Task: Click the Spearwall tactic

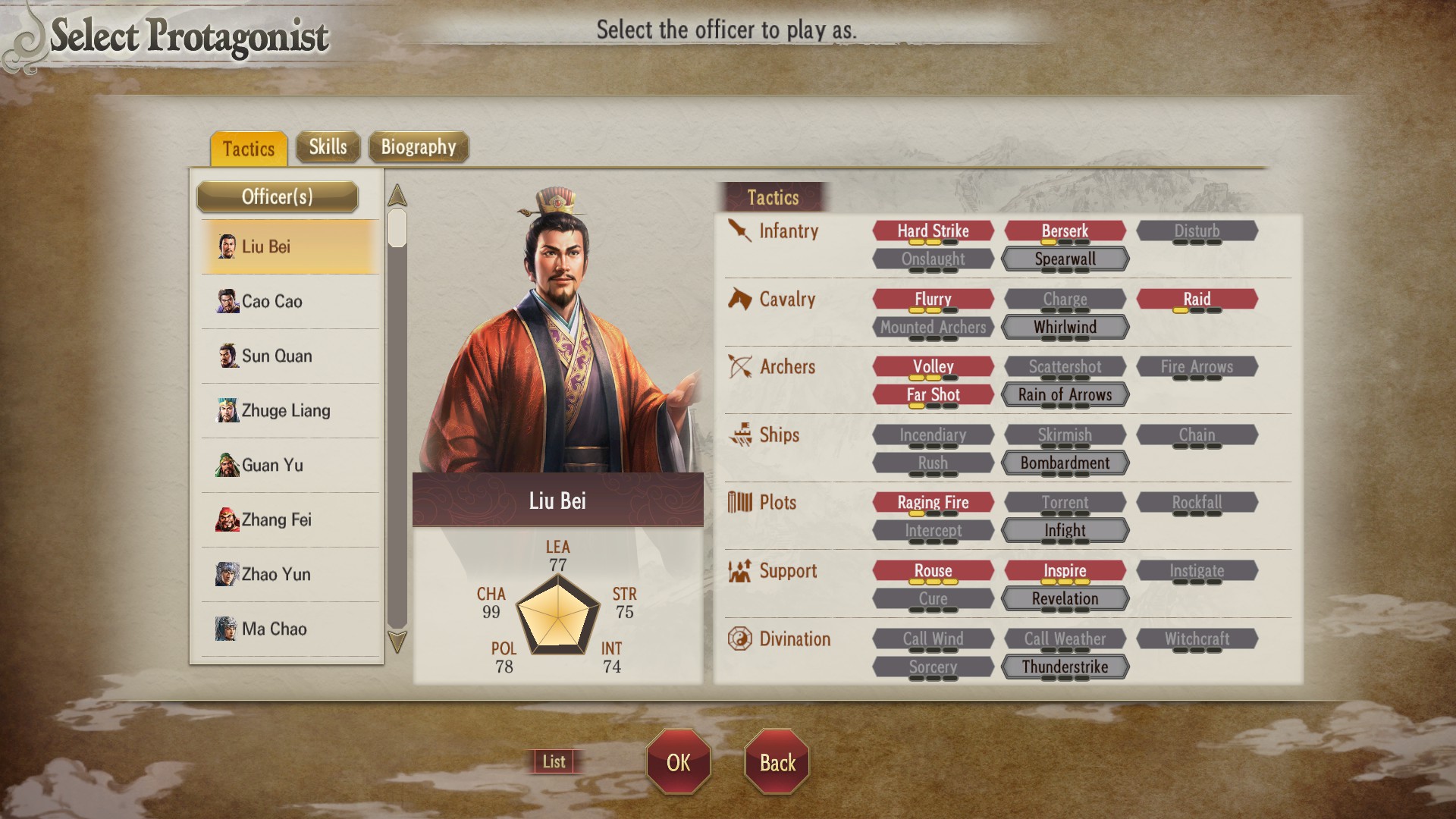Action: [1065, 259]
